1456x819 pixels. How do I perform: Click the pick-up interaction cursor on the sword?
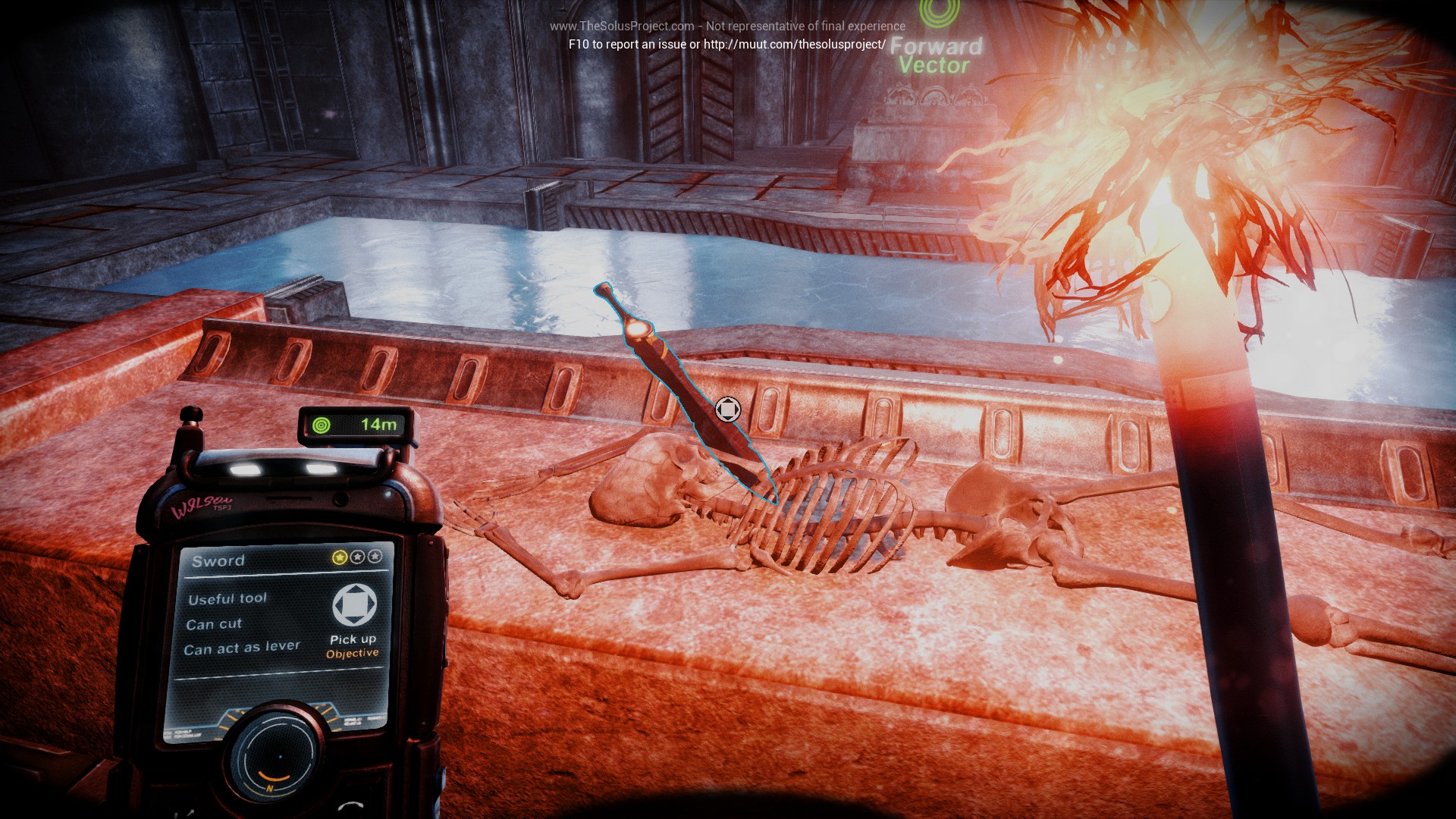pyautogui.click(x=728, y=410)
